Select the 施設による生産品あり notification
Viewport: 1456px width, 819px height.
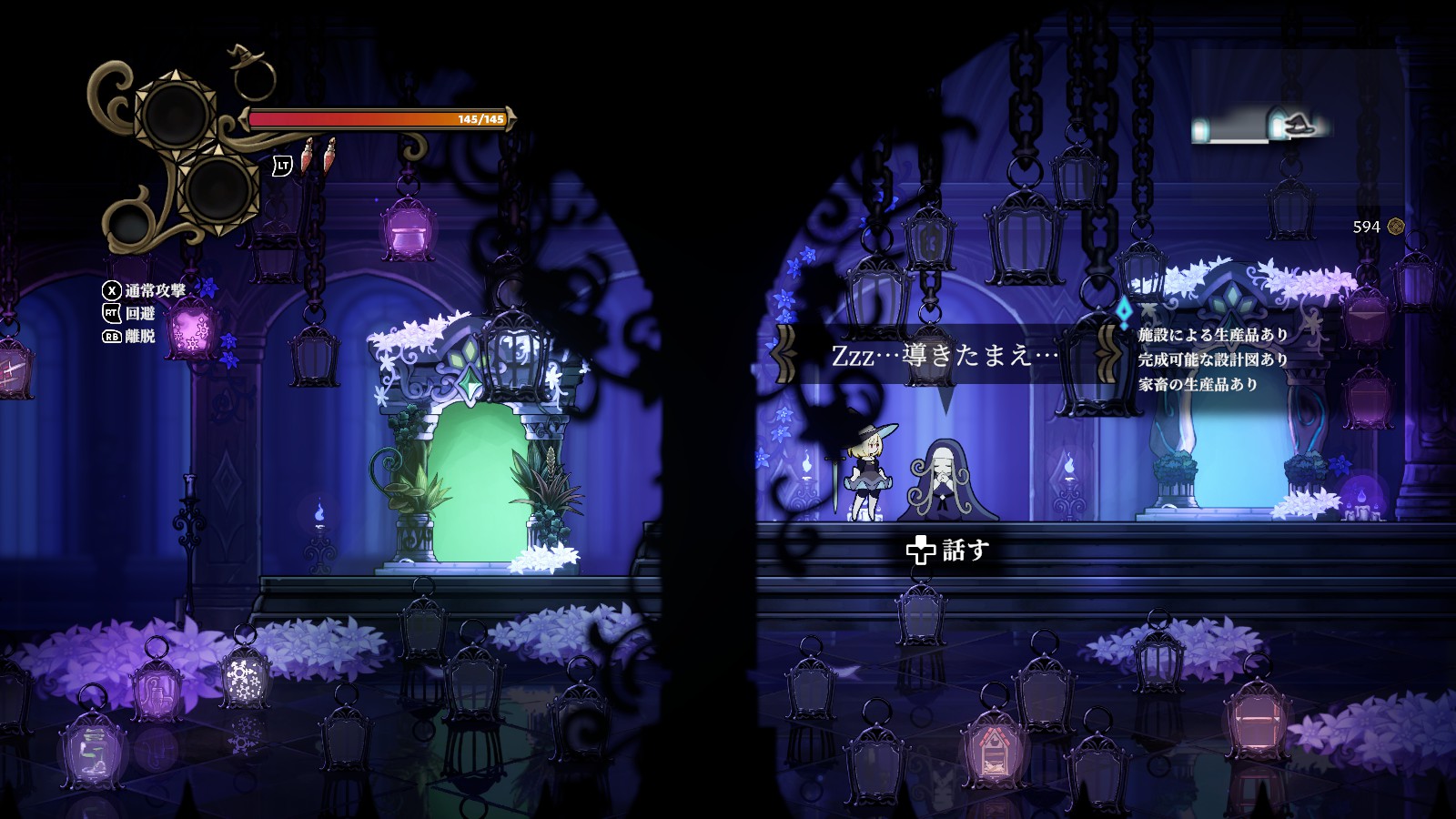(1212, 335)
